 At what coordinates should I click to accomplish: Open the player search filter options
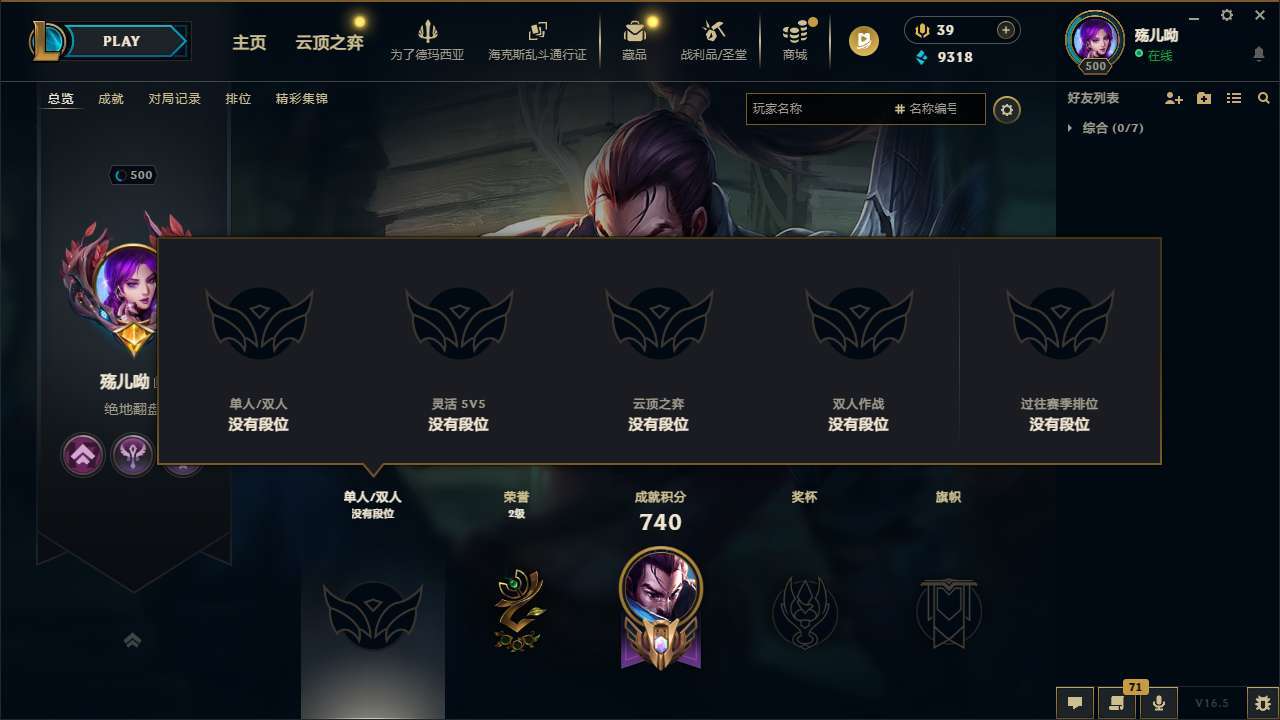coord(1007,110)
